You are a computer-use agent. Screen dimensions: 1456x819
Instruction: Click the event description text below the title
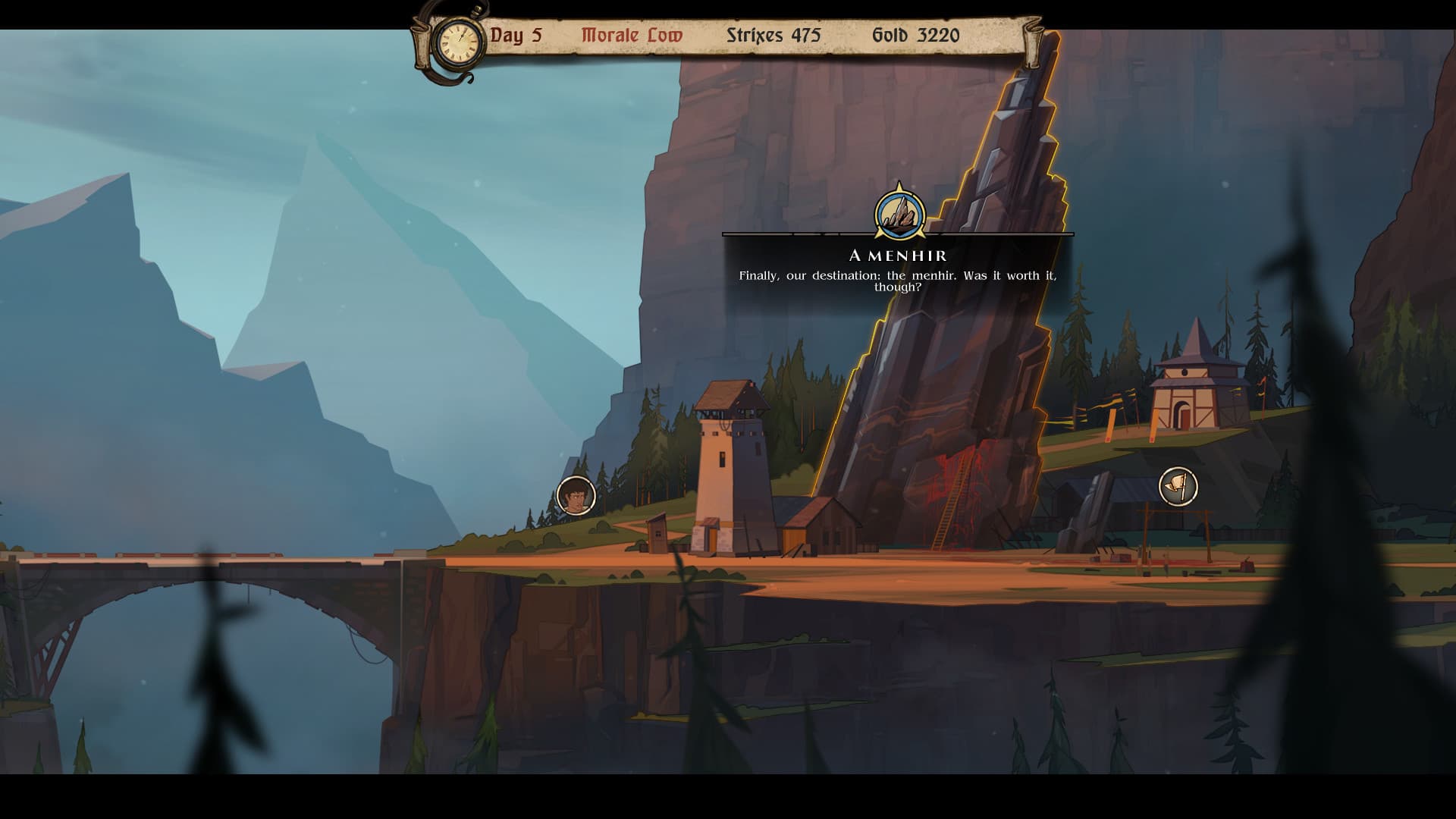tap(899, 283)
